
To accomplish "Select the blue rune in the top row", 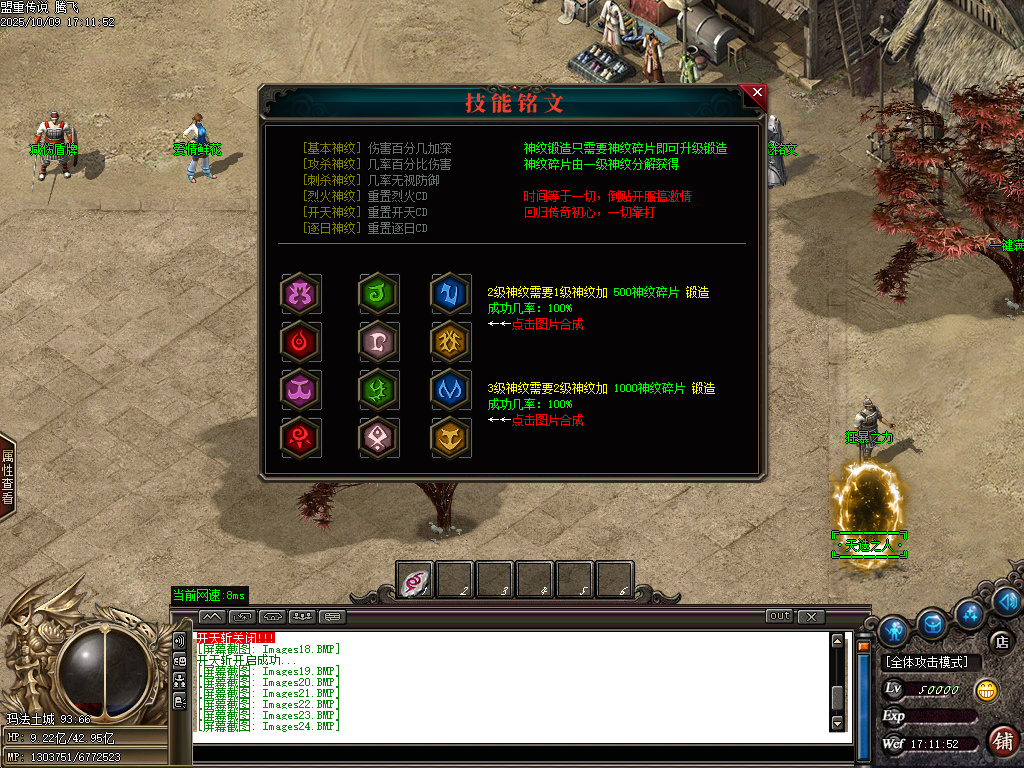I will click(449, 293).
